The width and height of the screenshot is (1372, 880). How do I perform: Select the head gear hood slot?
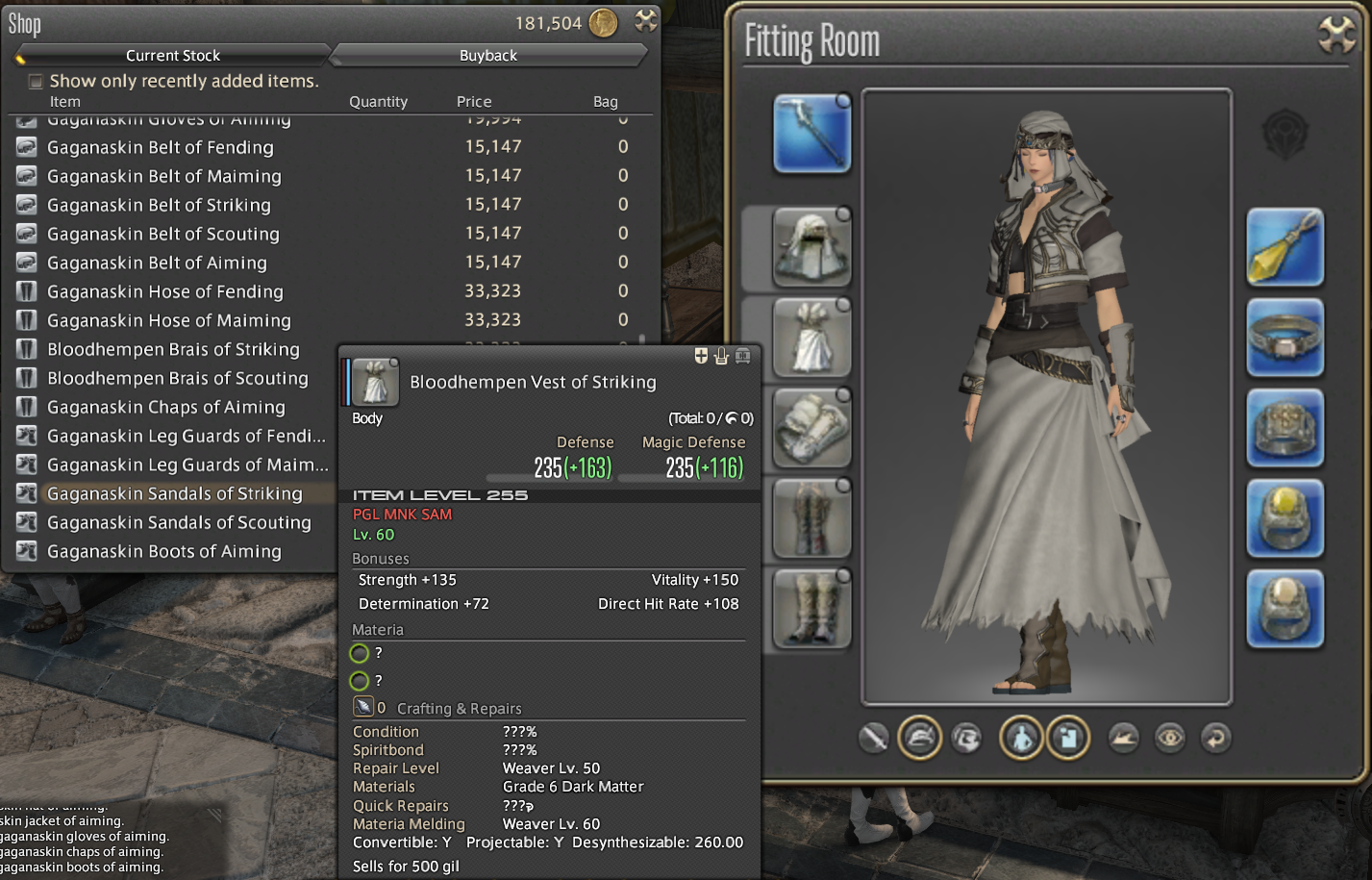(x=811, y=247)
